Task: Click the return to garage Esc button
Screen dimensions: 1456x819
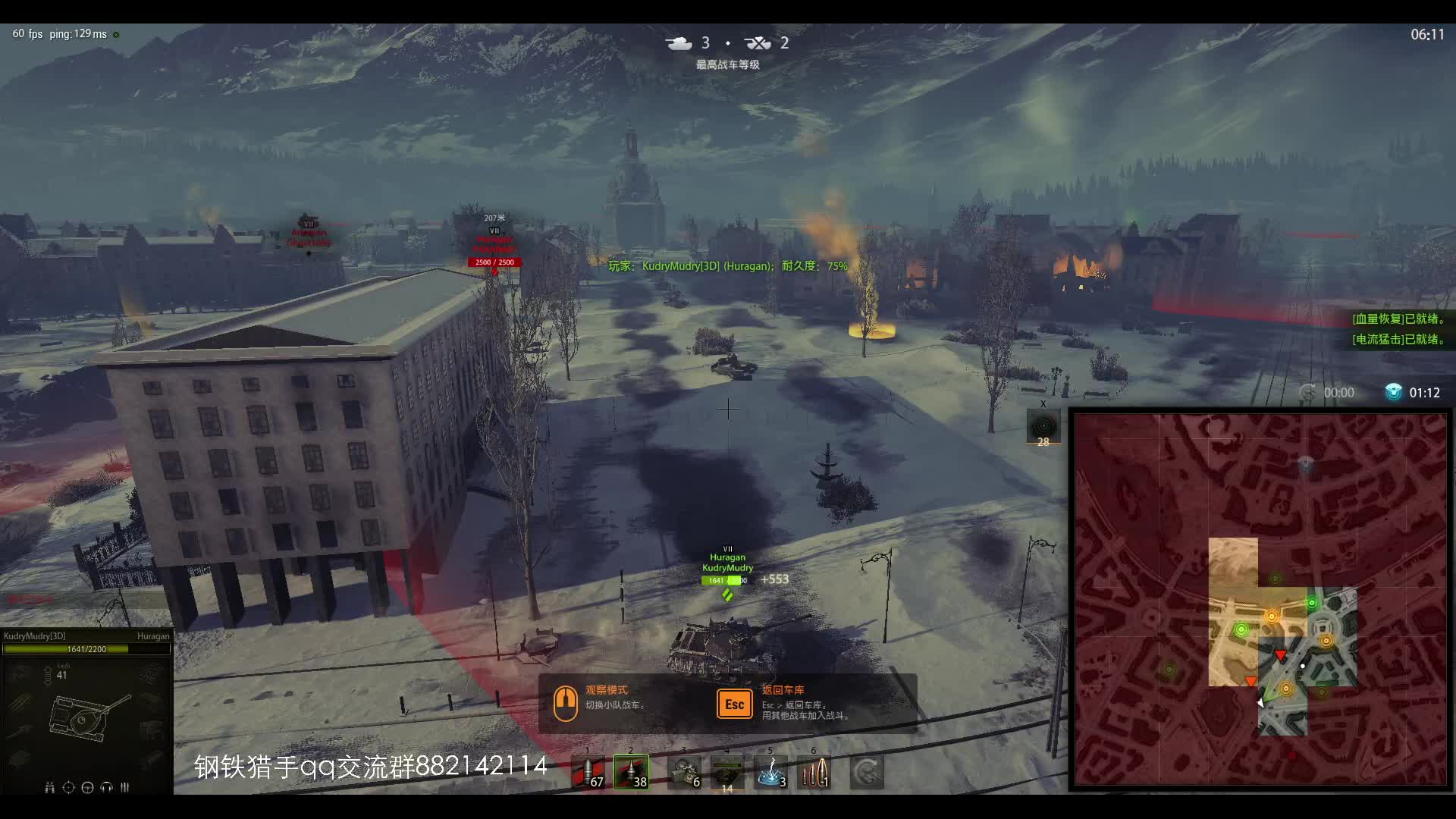Action: pyautogui.click(x=734, y=704)
